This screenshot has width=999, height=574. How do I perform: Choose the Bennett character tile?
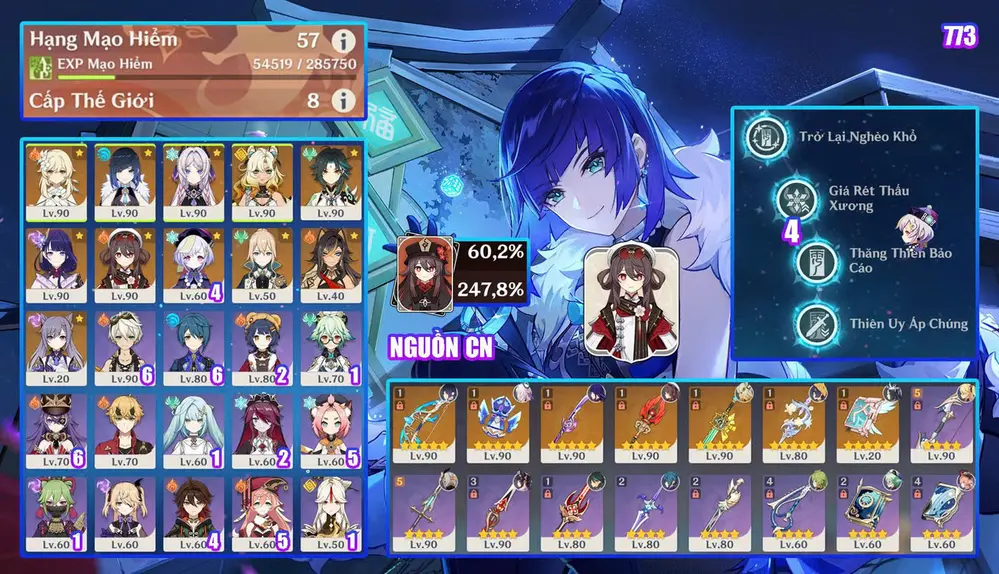click(124, 427)
